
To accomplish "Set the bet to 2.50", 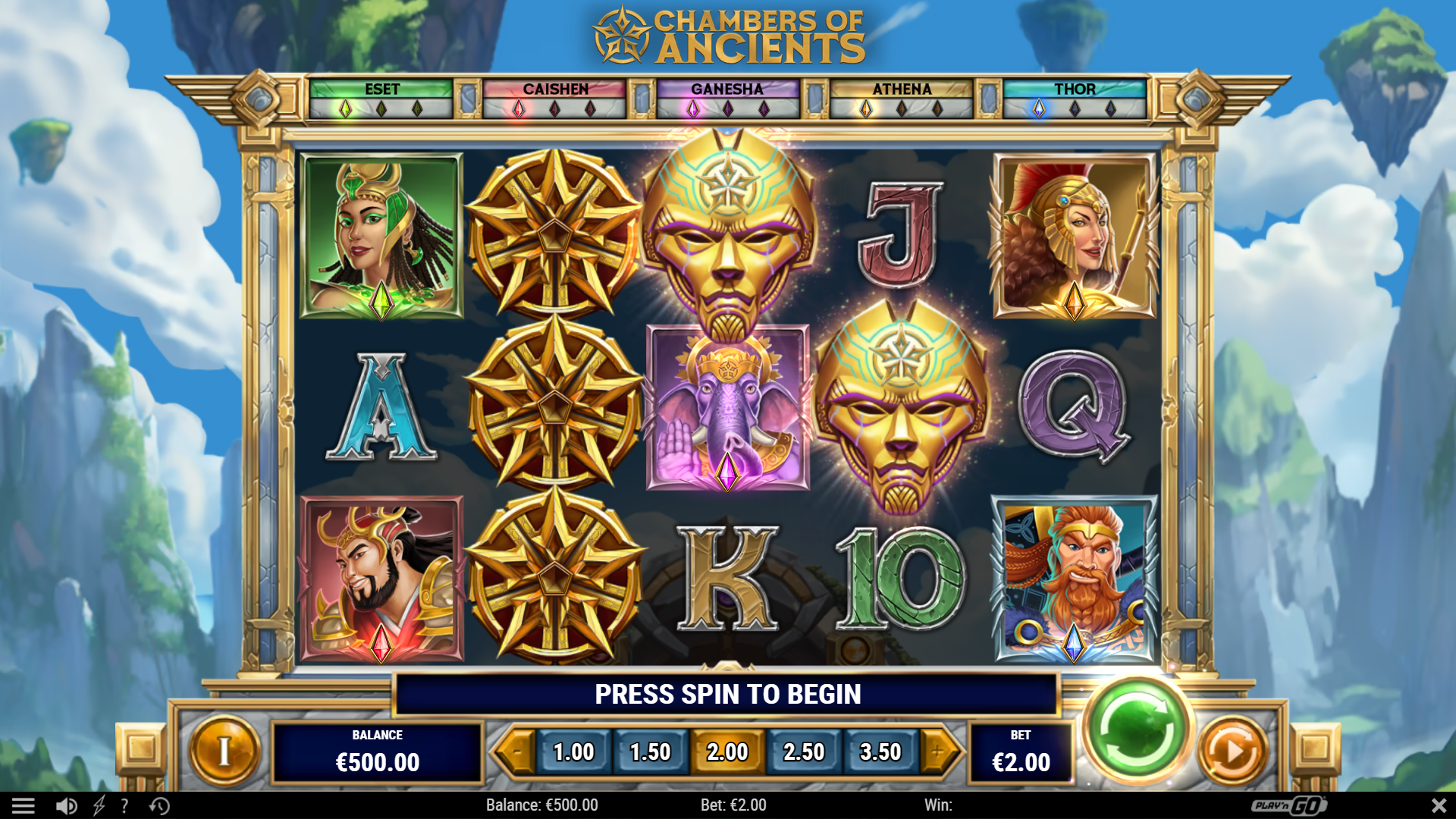I will (804, 752).
